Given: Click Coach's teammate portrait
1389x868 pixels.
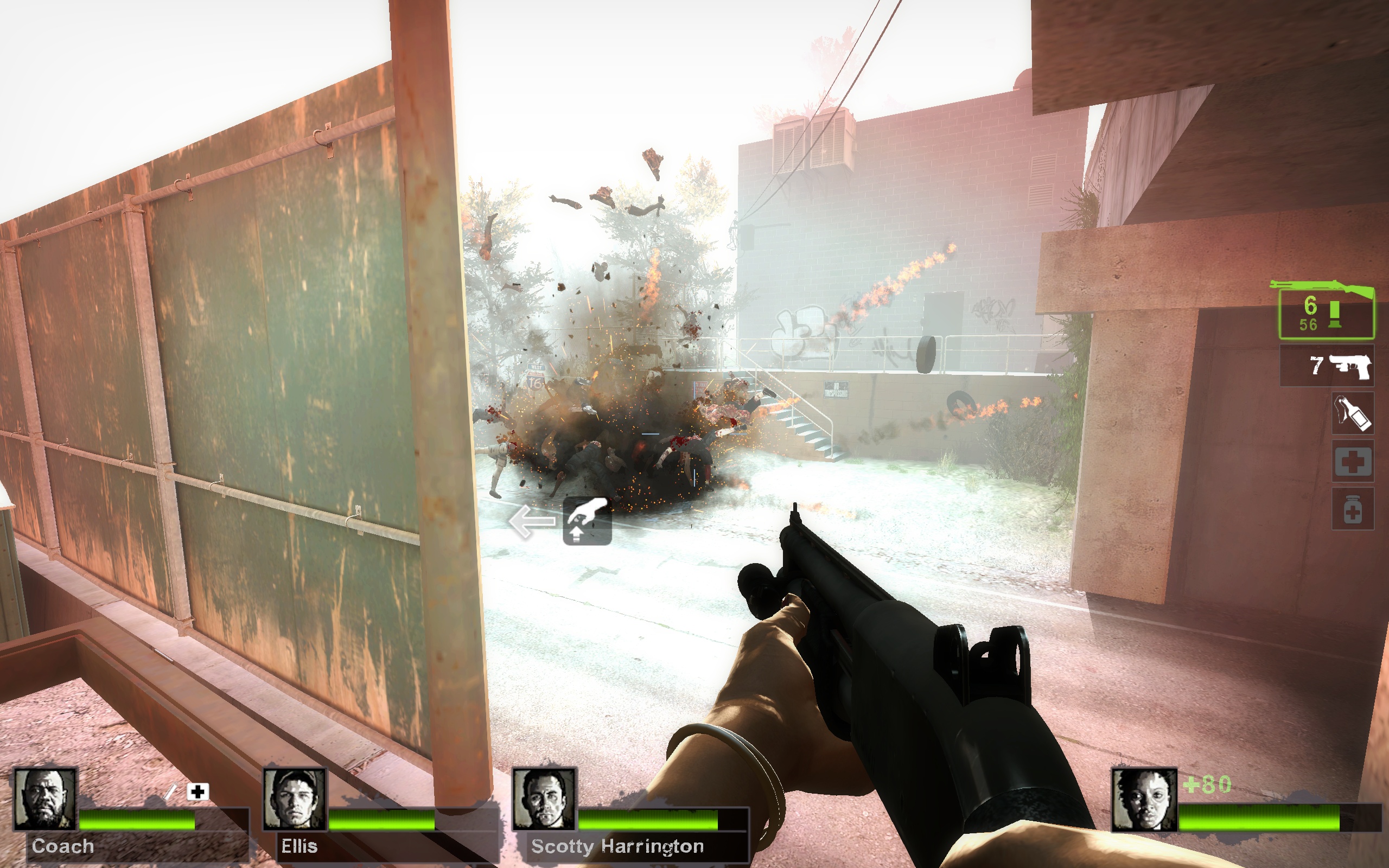Looking at the screenshot, I should 45,799.
